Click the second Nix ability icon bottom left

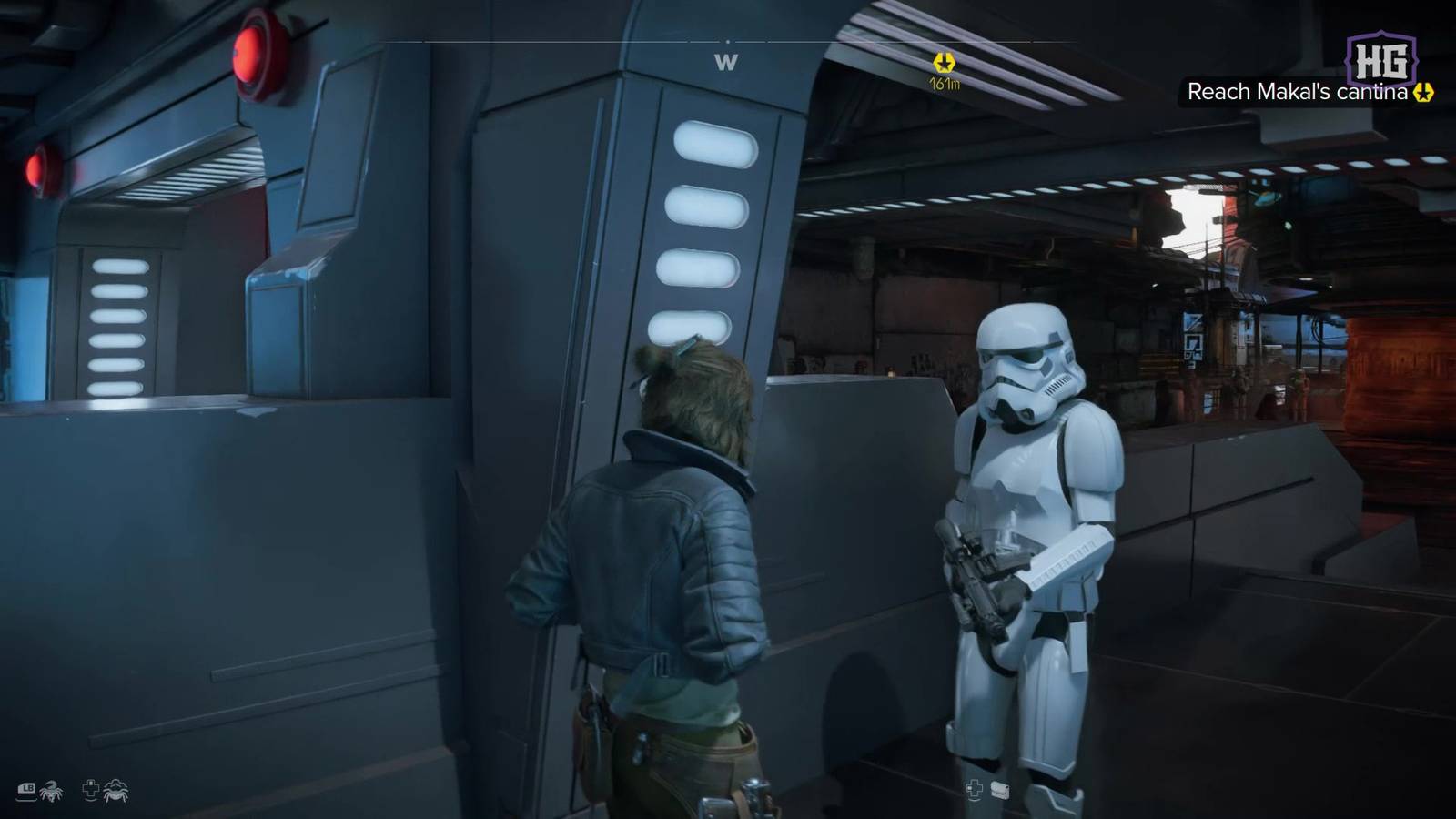click(x=116, y=790)
